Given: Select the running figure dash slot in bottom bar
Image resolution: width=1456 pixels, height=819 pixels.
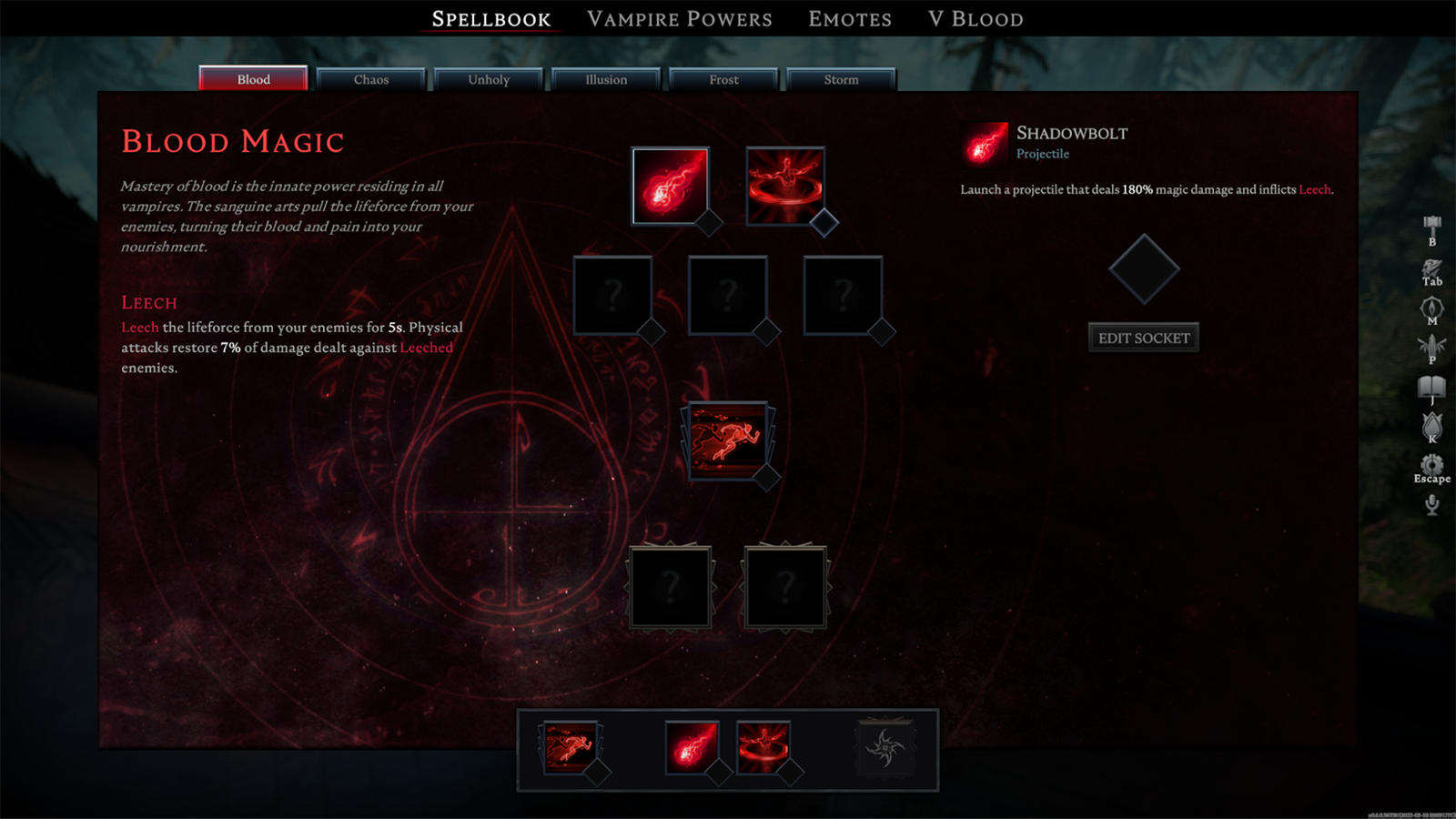Looking at the screenshot, I should point(570,746).
